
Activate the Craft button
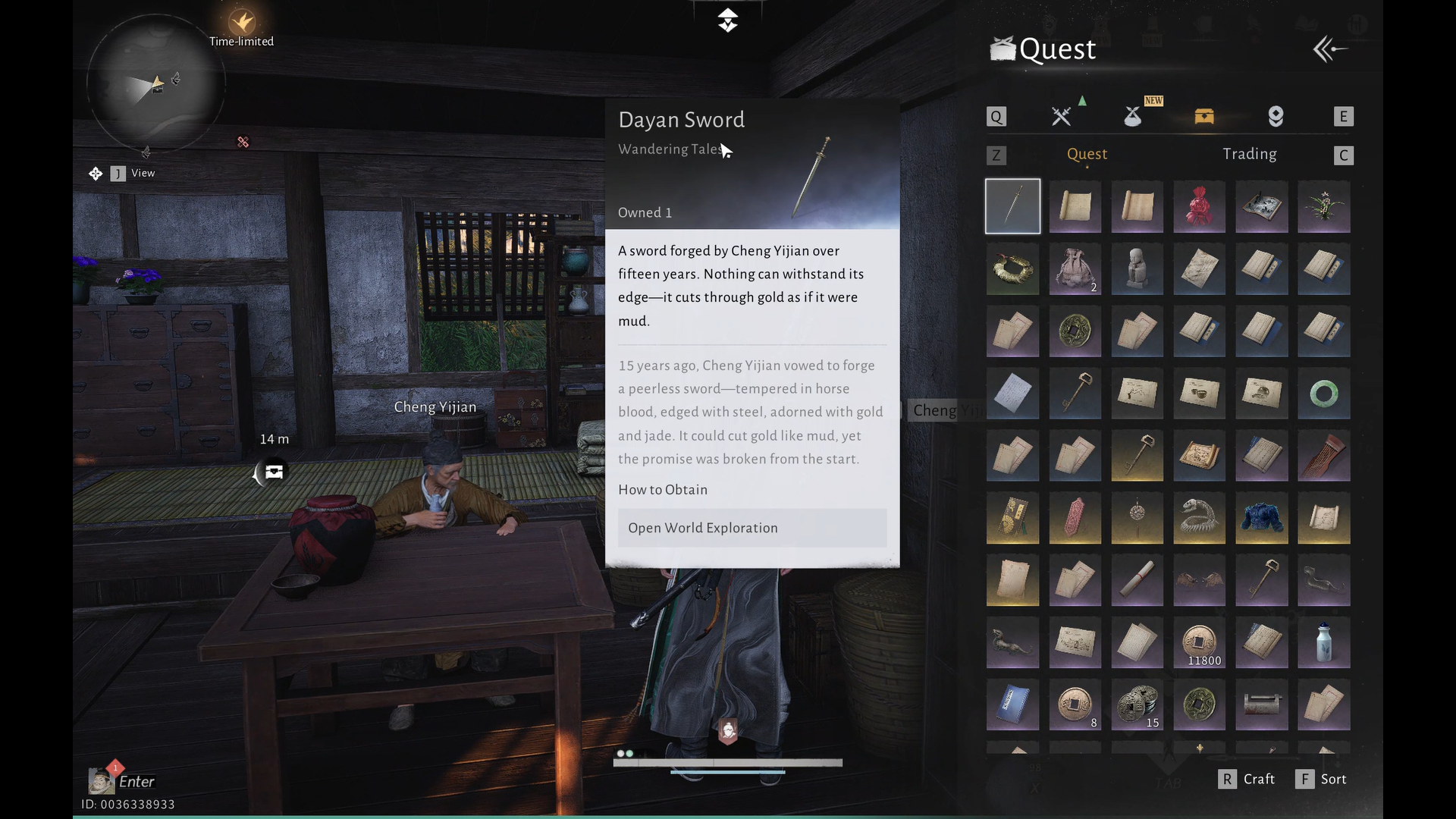1247,779
